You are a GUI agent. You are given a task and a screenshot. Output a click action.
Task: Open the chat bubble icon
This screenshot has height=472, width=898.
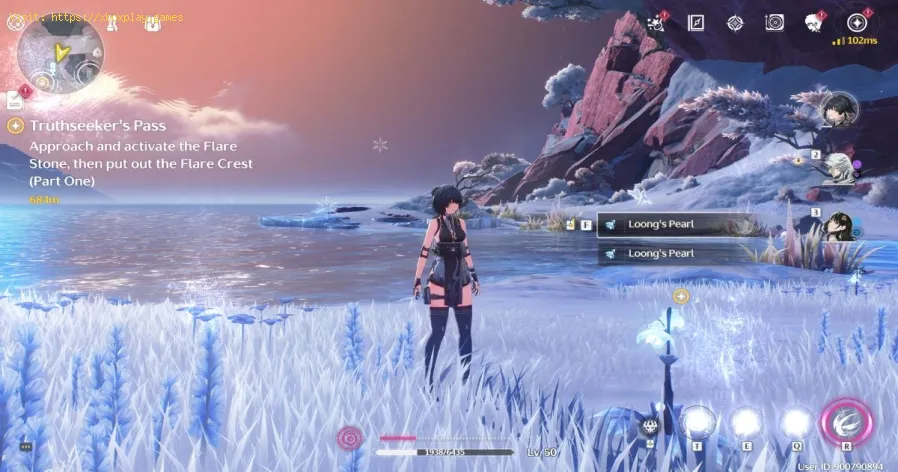[x=25, y=447]
